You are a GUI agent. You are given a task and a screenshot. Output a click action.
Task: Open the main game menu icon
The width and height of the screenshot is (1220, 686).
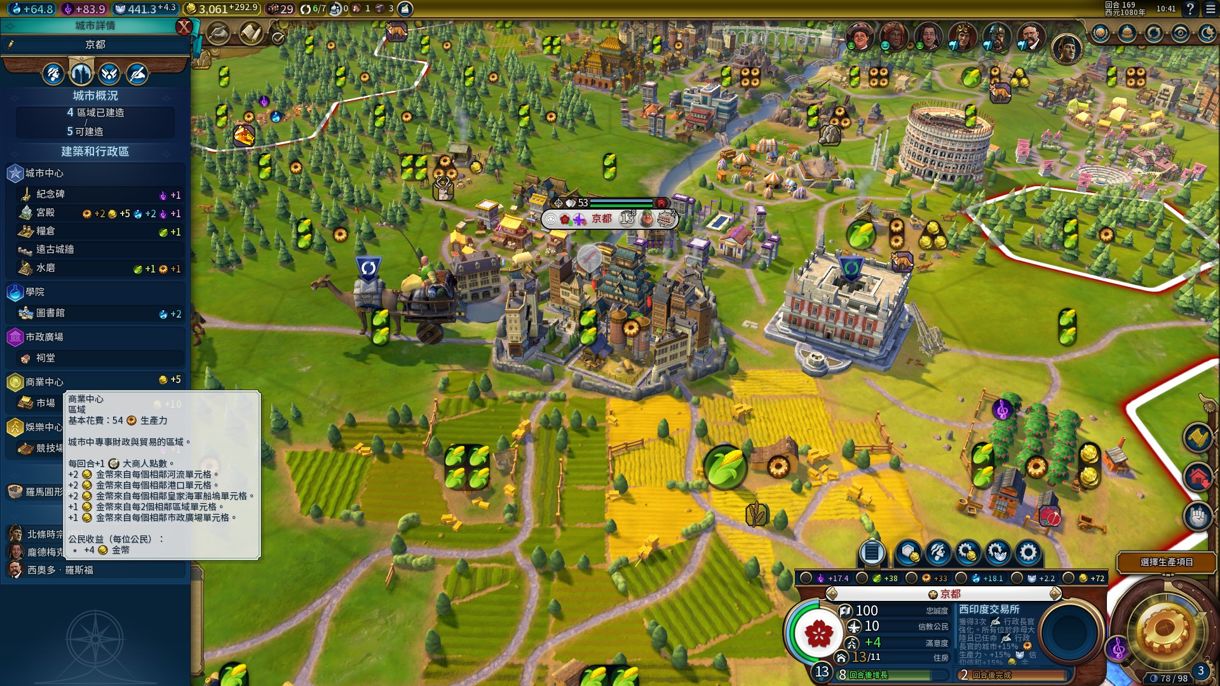pyautogui.click(x=1209, y=9)
